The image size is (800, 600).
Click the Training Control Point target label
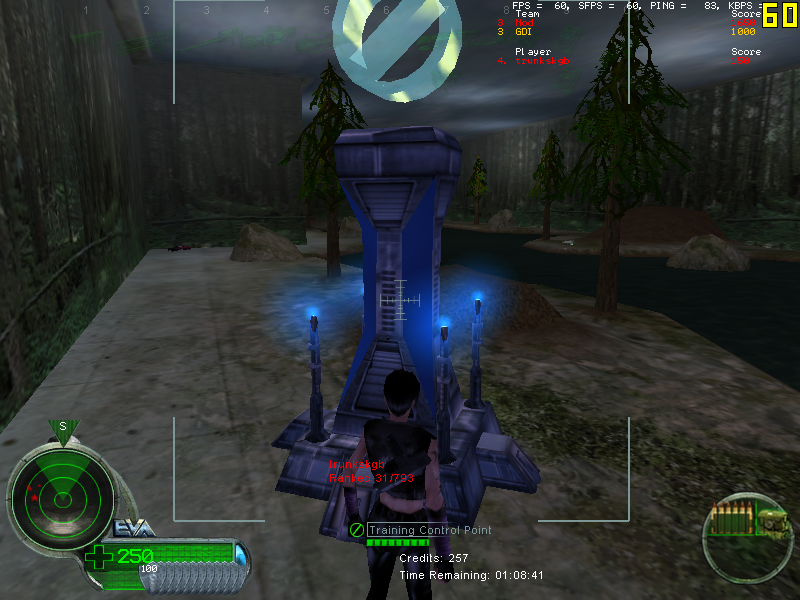pyautogui.click(x=429, y=530)
